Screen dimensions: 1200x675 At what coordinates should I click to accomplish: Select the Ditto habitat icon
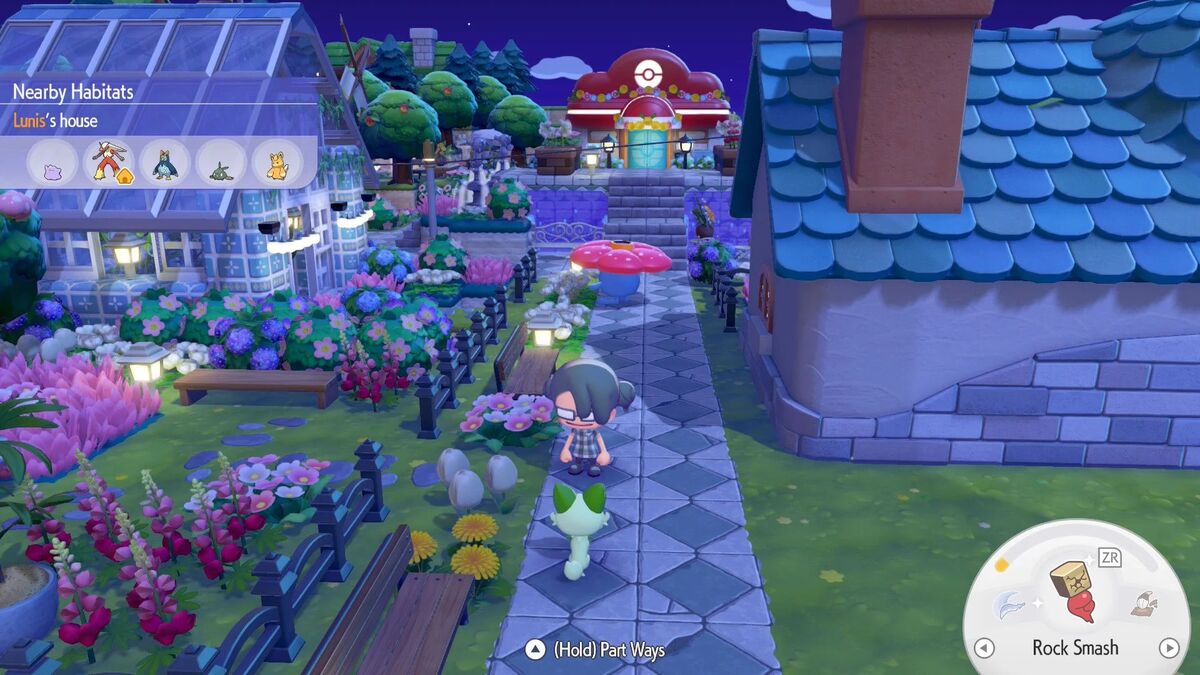point(52,161)
